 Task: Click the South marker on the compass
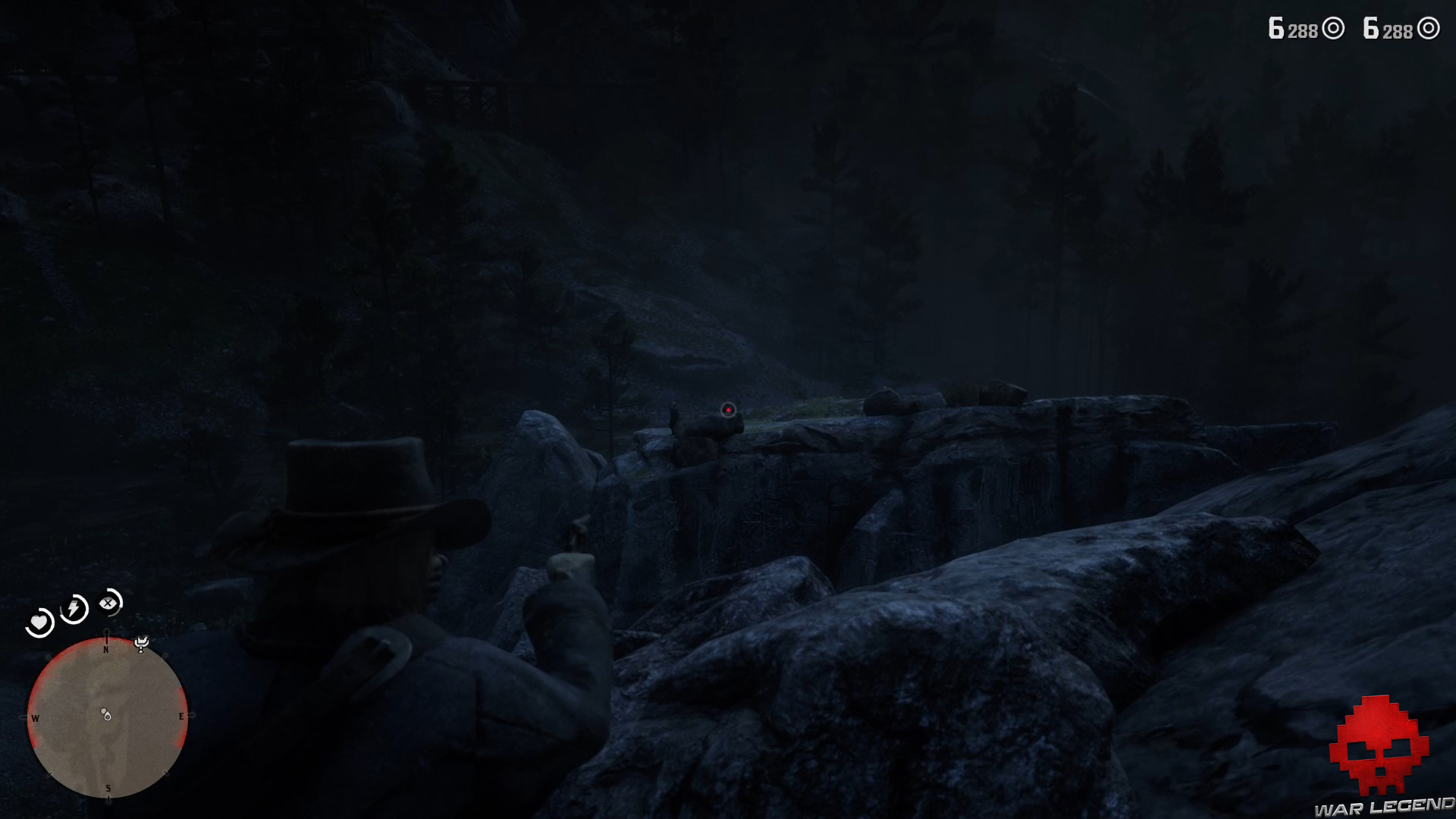click(x=108, y=787)
